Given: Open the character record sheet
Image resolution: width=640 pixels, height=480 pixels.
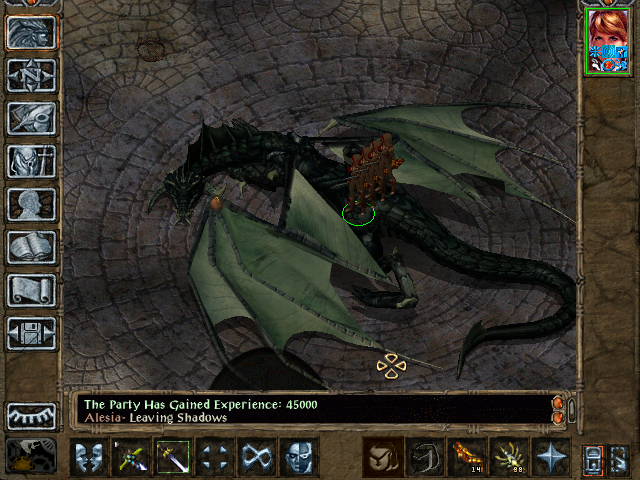Looking at the screenshot, I should point(31,204).
